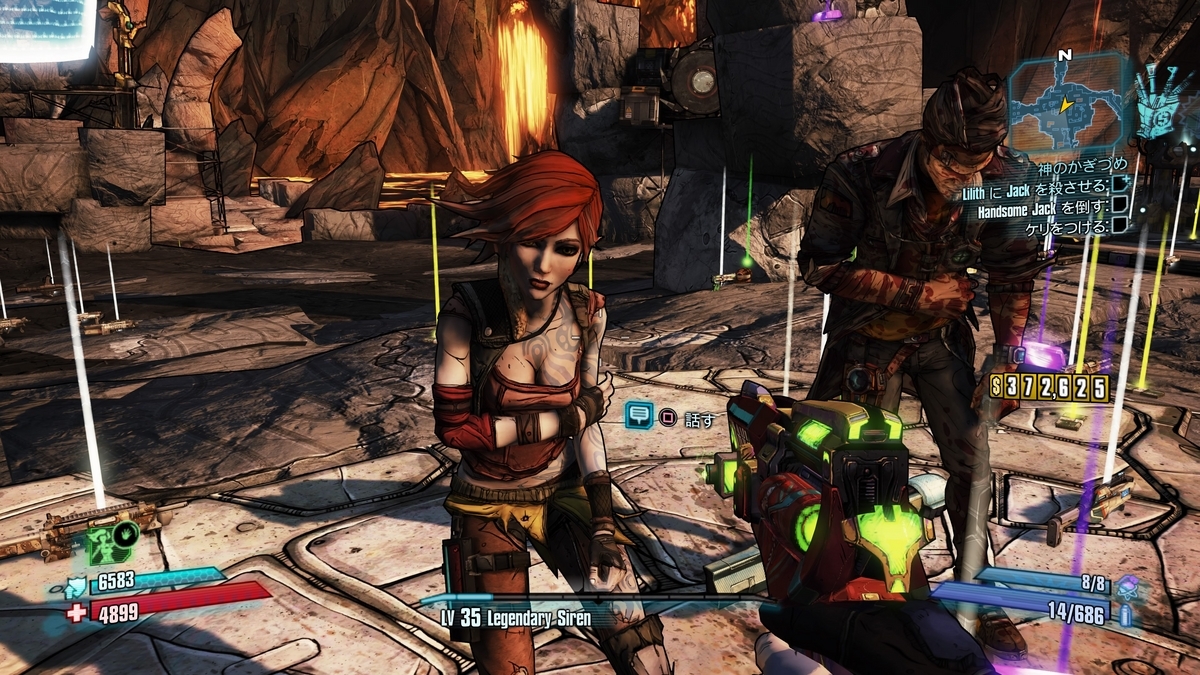1200x675 pixels.
Task: Toggle the 'Handsome Jack を倒す' objective checkbox
Action: point(1121,206)
